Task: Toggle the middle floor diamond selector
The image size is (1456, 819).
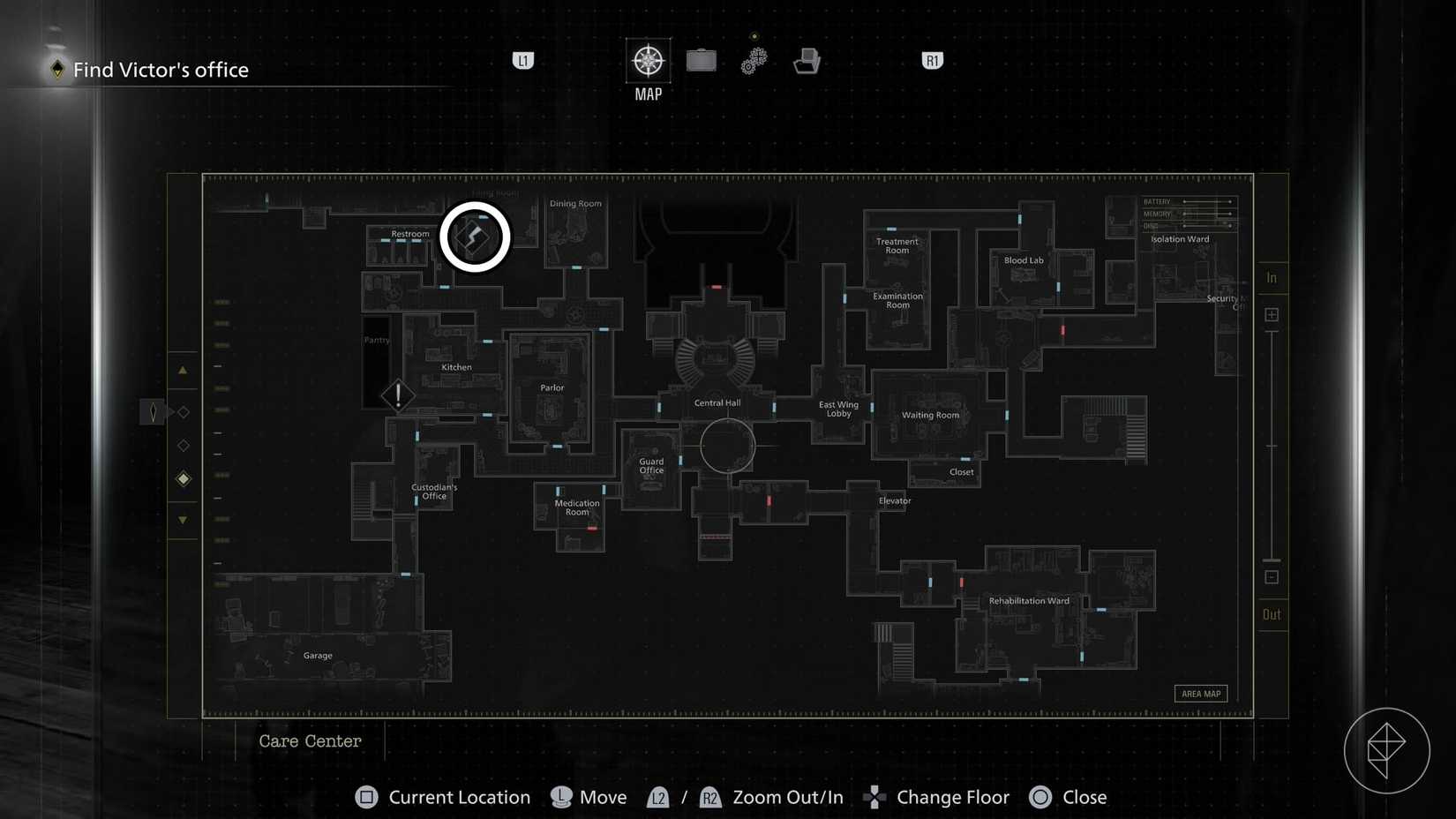Action: 183,445
